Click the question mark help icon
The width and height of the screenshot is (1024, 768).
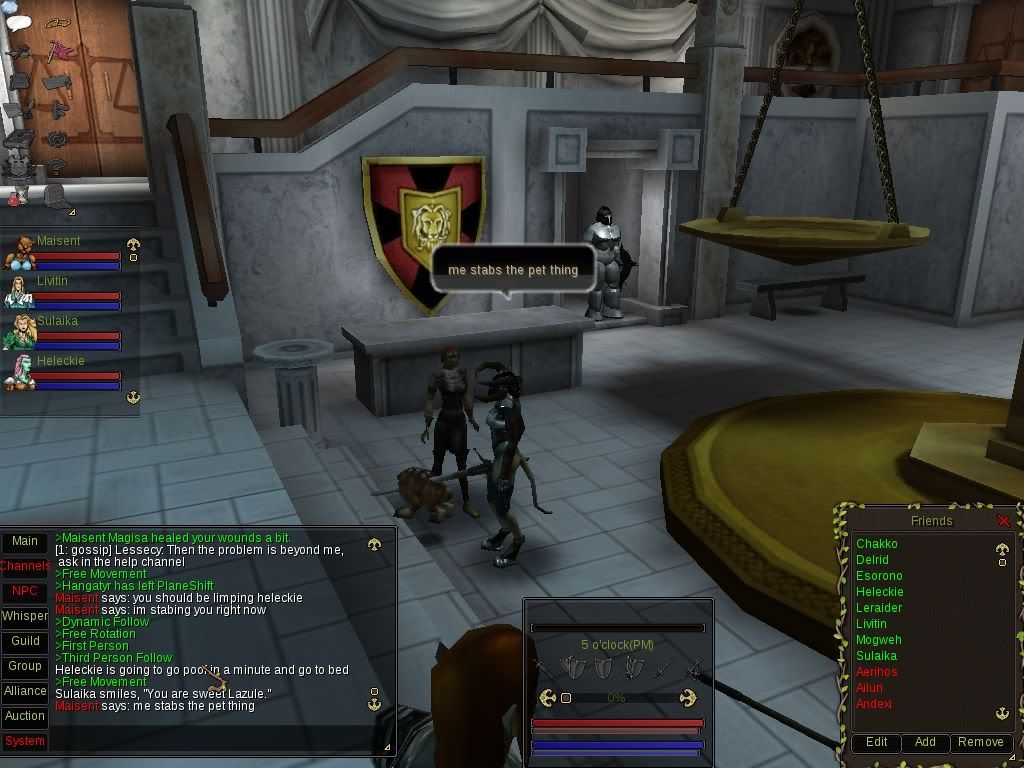coord(58,166)
